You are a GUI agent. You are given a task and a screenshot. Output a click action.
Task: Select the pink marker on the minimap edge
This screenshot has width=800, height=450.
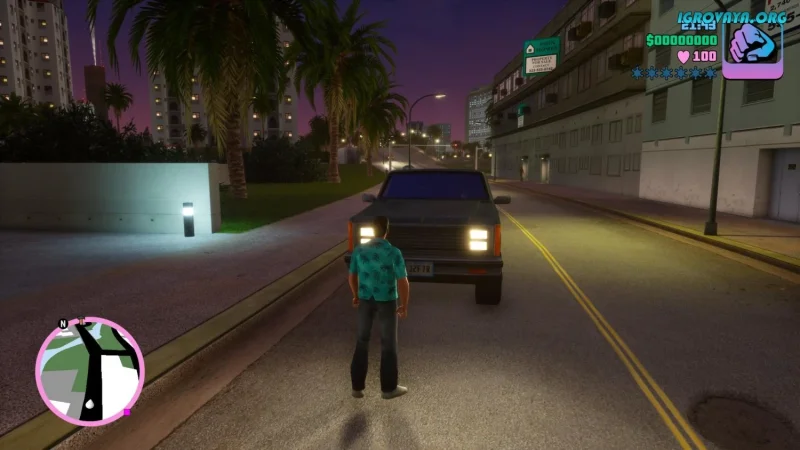click(x=128, y=411)
